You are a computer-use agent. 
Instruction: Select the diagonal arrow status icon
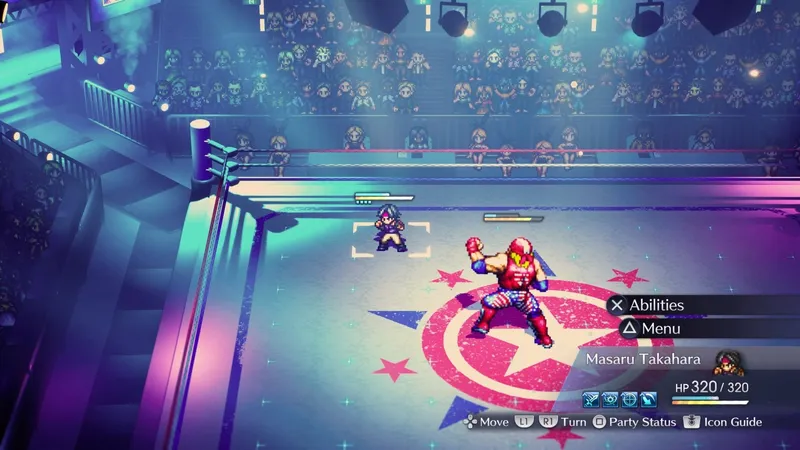coord(648,400)
